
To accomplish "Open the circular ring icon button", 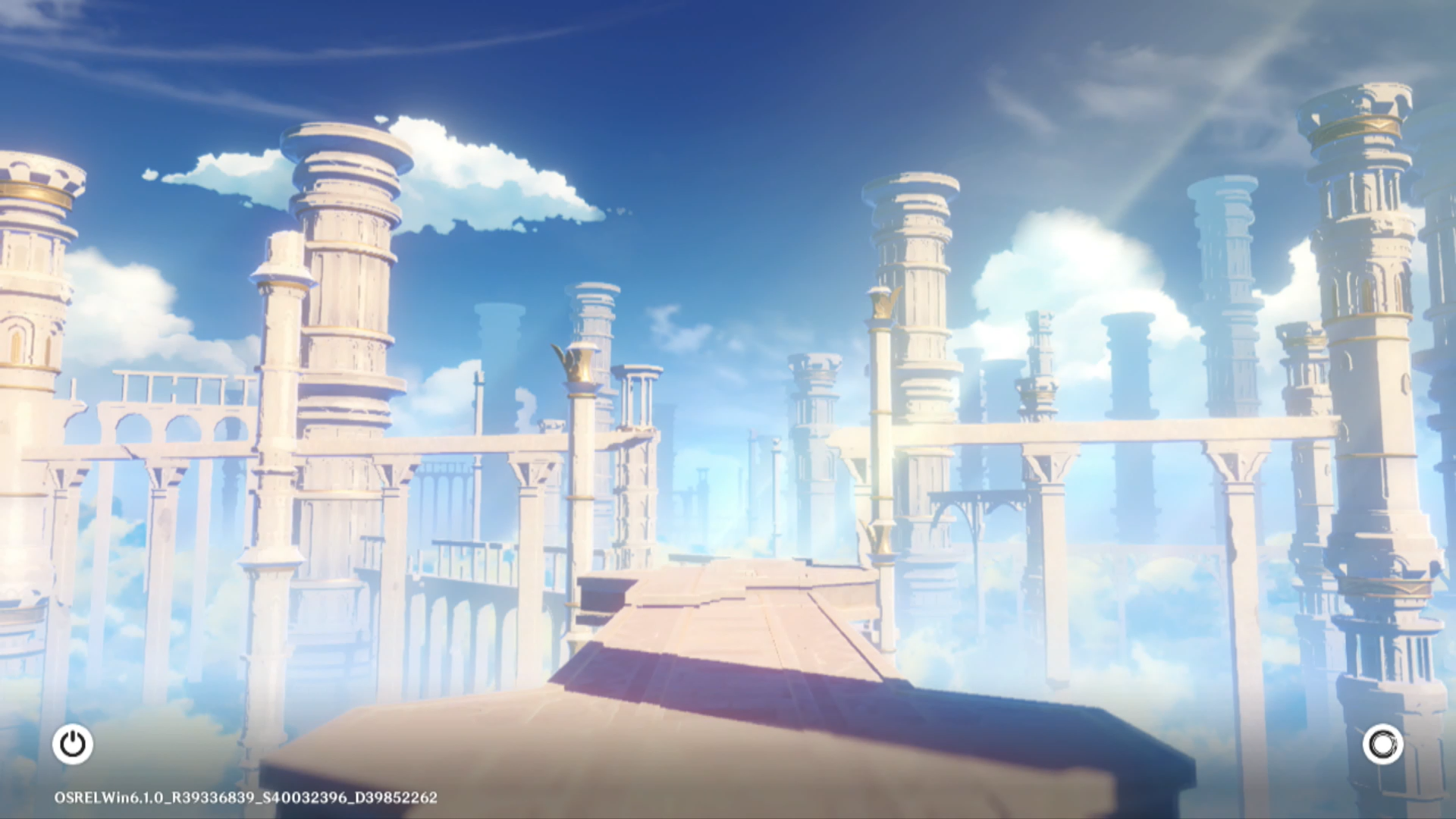I will click(1382, 744).
